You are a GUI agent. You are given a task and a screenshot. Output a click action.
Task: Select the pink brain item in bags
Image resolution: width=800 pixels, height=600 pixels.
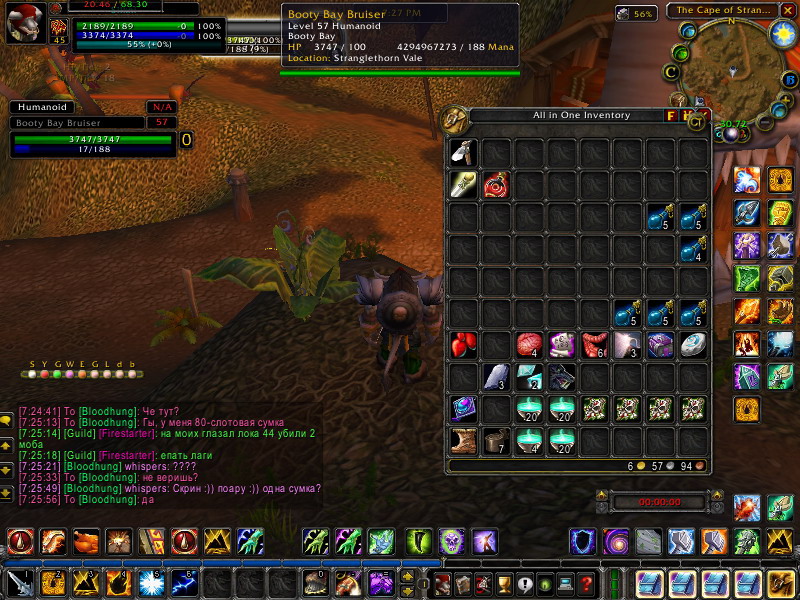coord(529,345)
